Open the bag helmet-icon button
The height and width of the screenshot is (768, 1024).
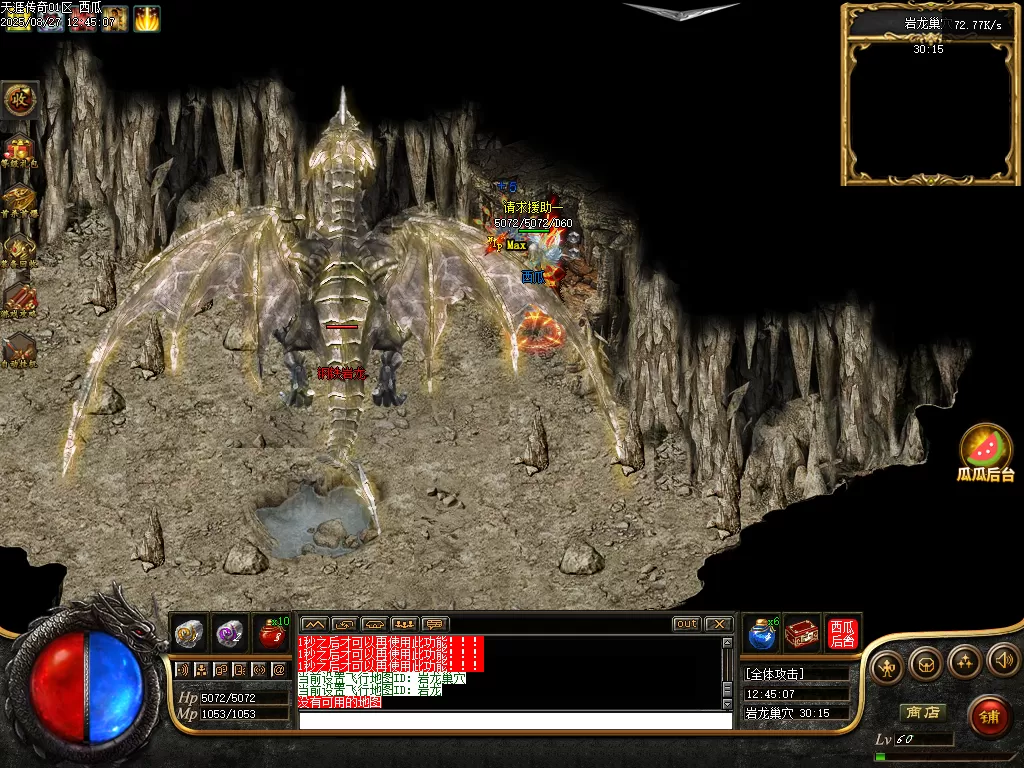925,663
